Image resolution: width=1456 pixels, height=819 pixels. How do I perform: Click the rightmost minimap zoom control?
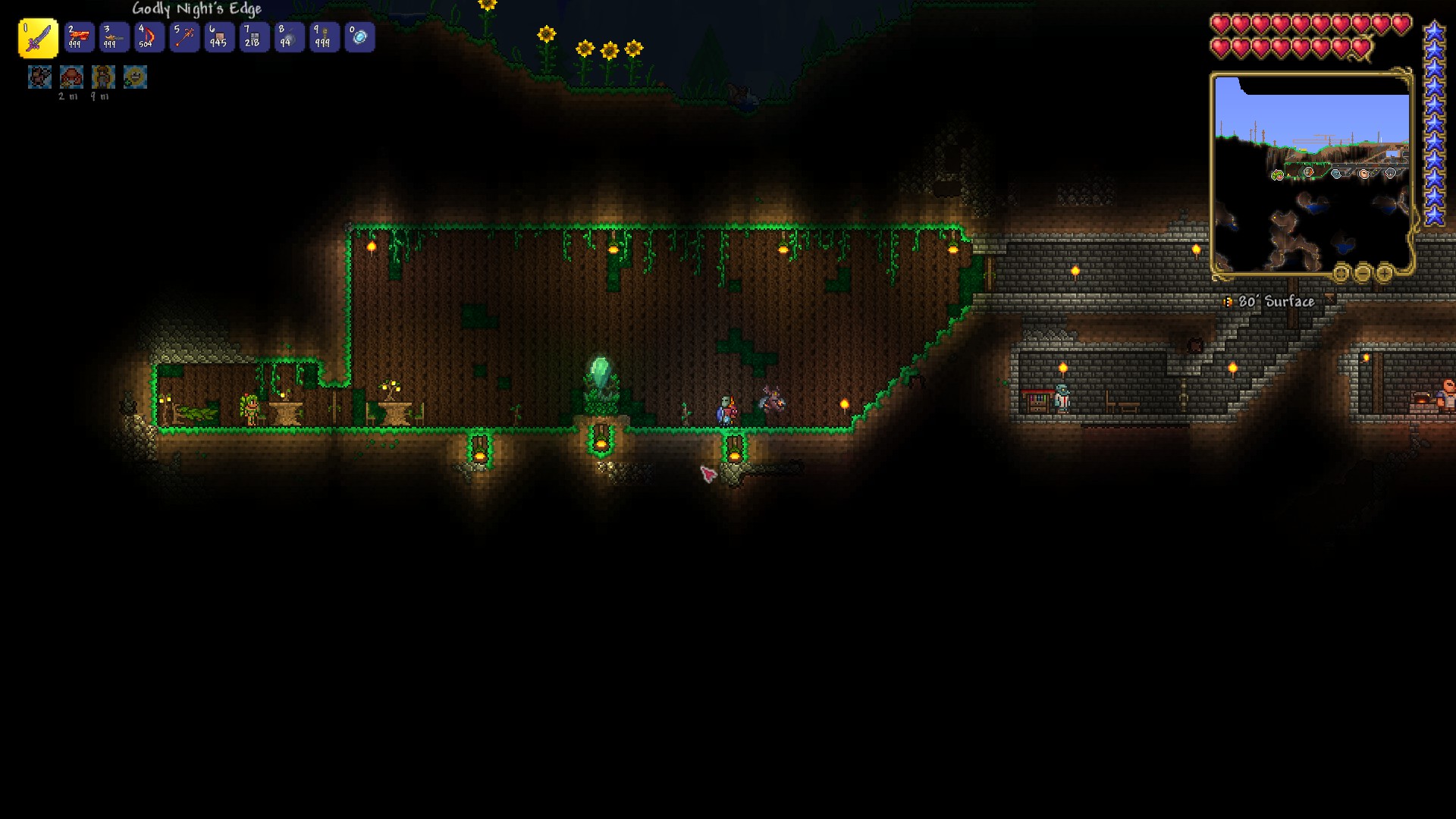pos(1385,274)
